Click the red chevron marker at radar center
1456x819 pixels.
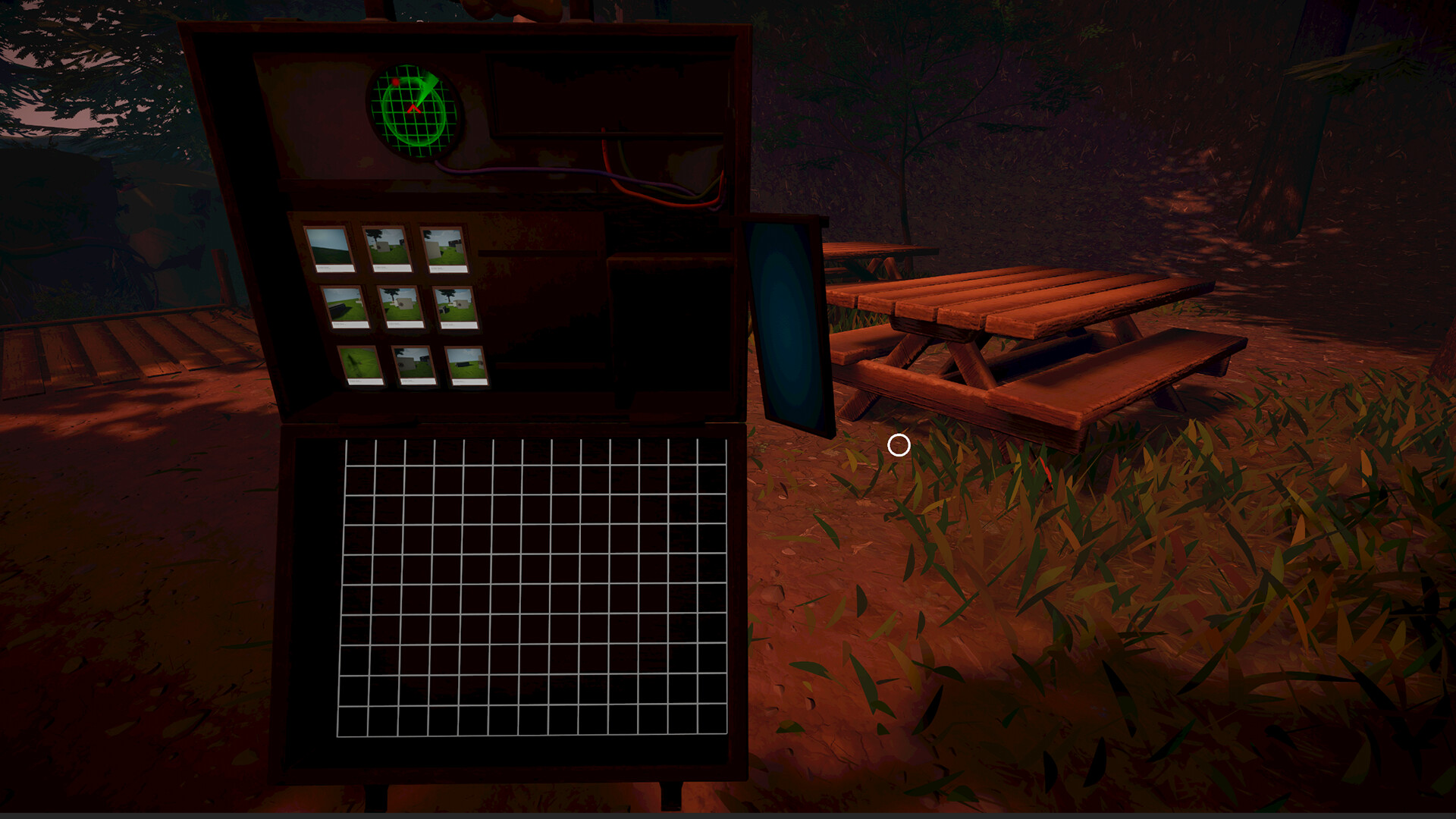pyautogui.click(x=413, y=108)
